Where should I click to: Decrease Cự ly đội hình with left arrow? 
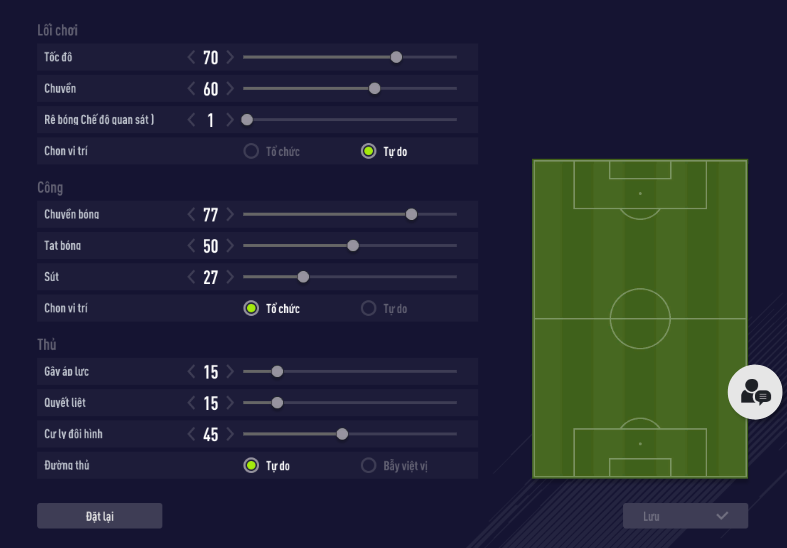192,434
